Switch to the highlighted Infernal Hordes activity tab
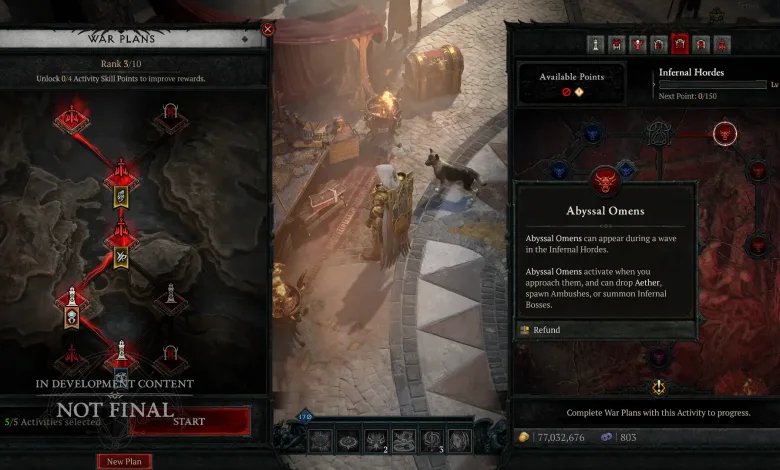 pyautogui.click(x=680, y=44)
